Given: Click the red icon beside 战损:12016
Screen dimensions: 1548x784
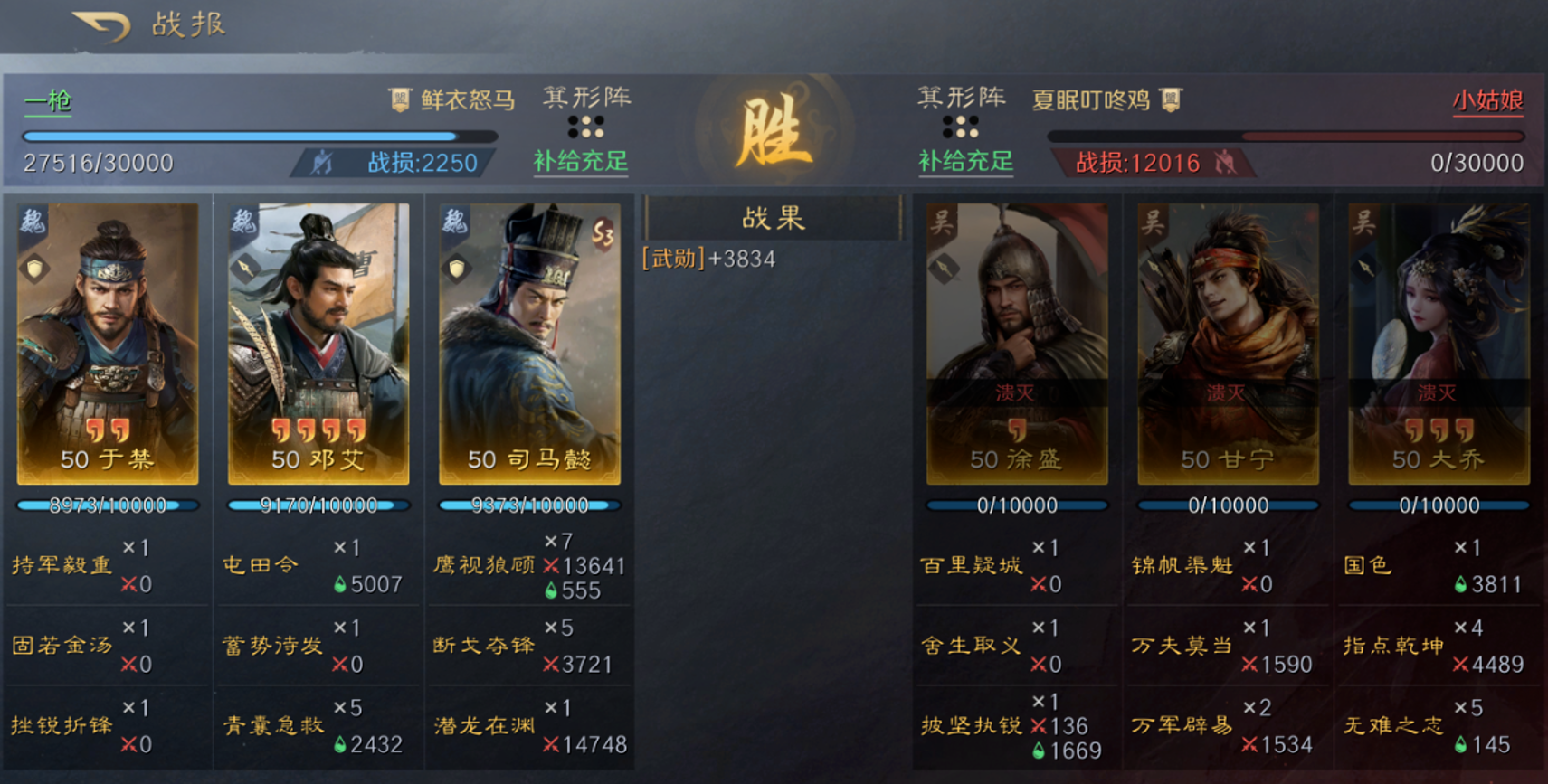Looking at the screenshot, I should click(x=1223, y=165).
